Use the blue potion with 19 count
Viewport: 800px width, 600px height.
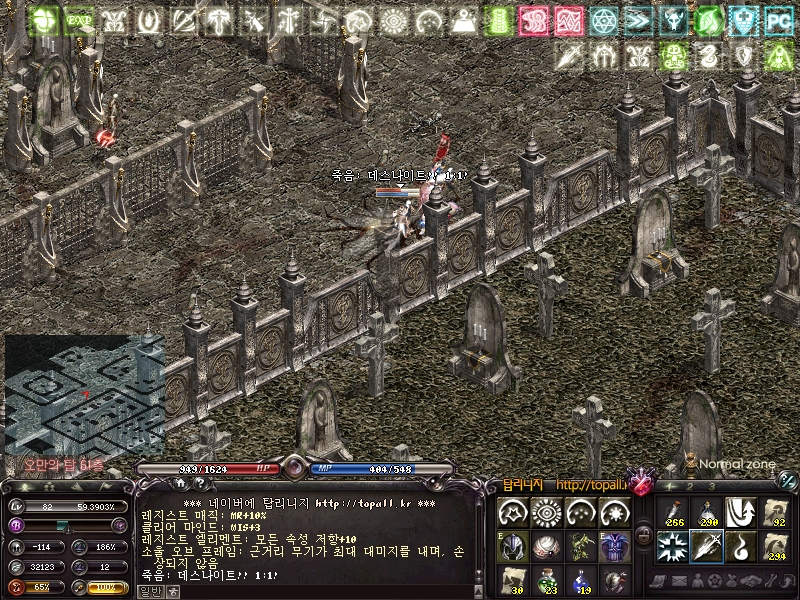(581, 580)
